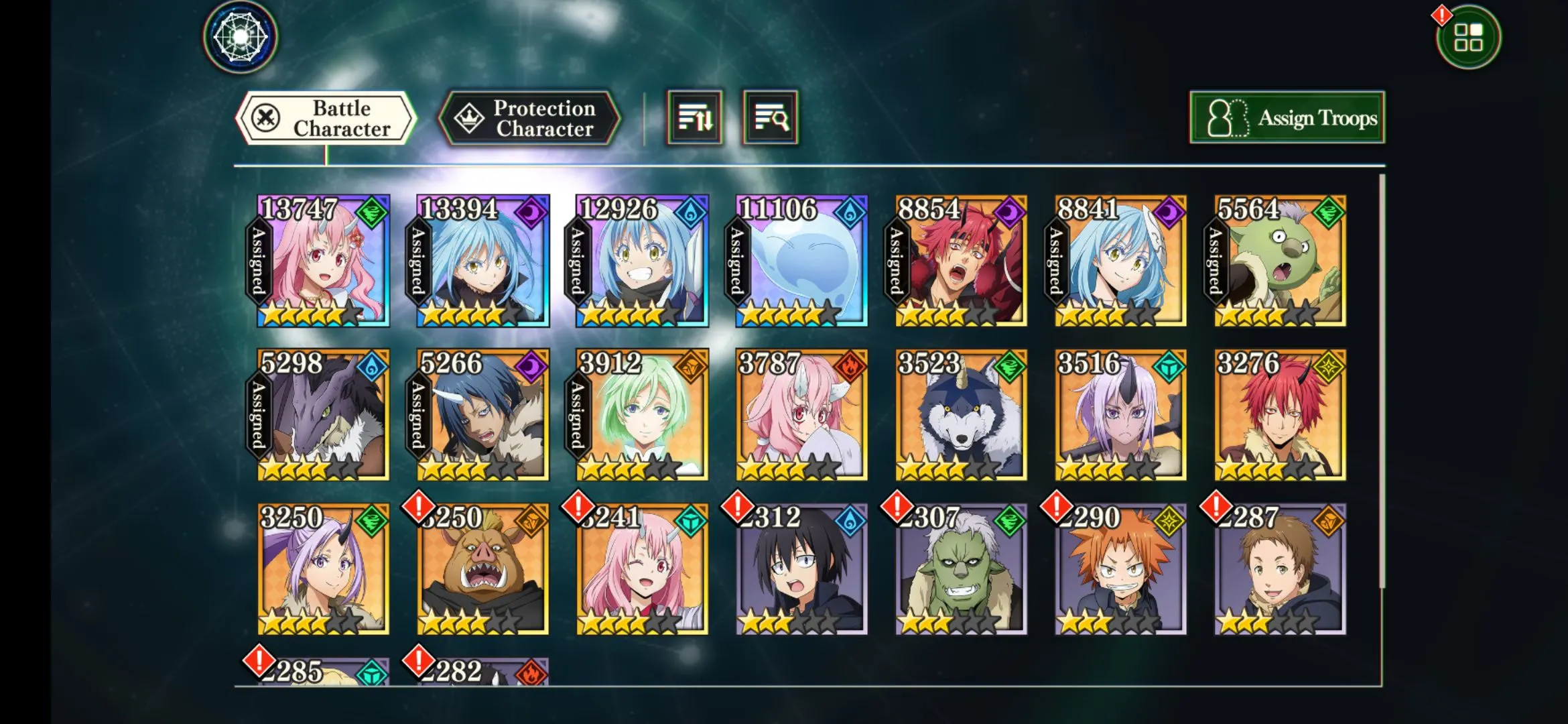
Task: Open the character filter search
Action: click(771, 118)
